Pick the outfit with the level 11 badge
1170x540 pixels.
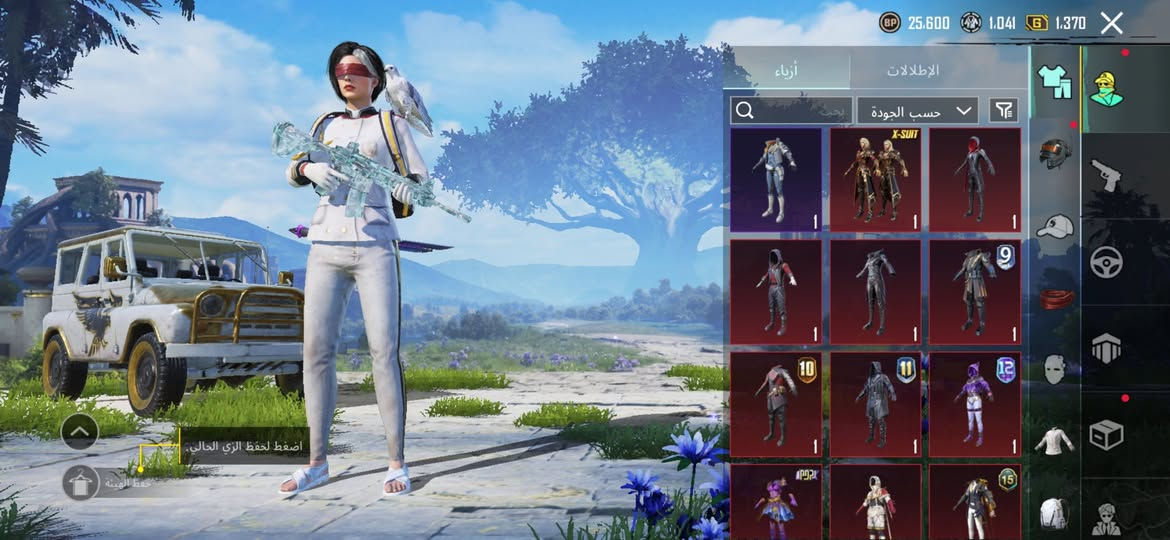click(876, 403)
